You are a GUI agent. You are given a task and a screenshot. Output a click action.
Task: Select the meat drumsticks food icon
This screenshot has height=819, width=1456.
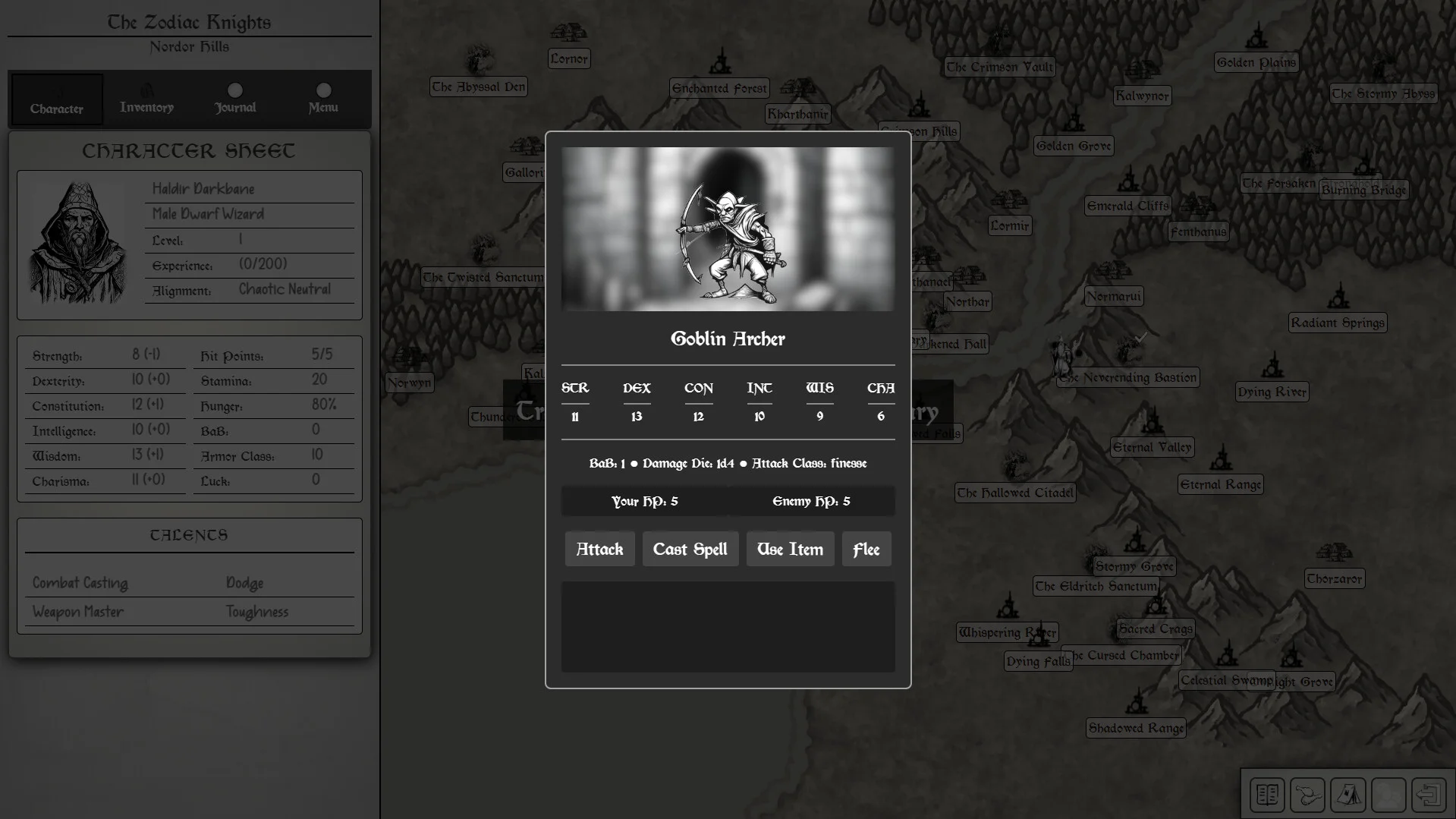[1307, 795]
